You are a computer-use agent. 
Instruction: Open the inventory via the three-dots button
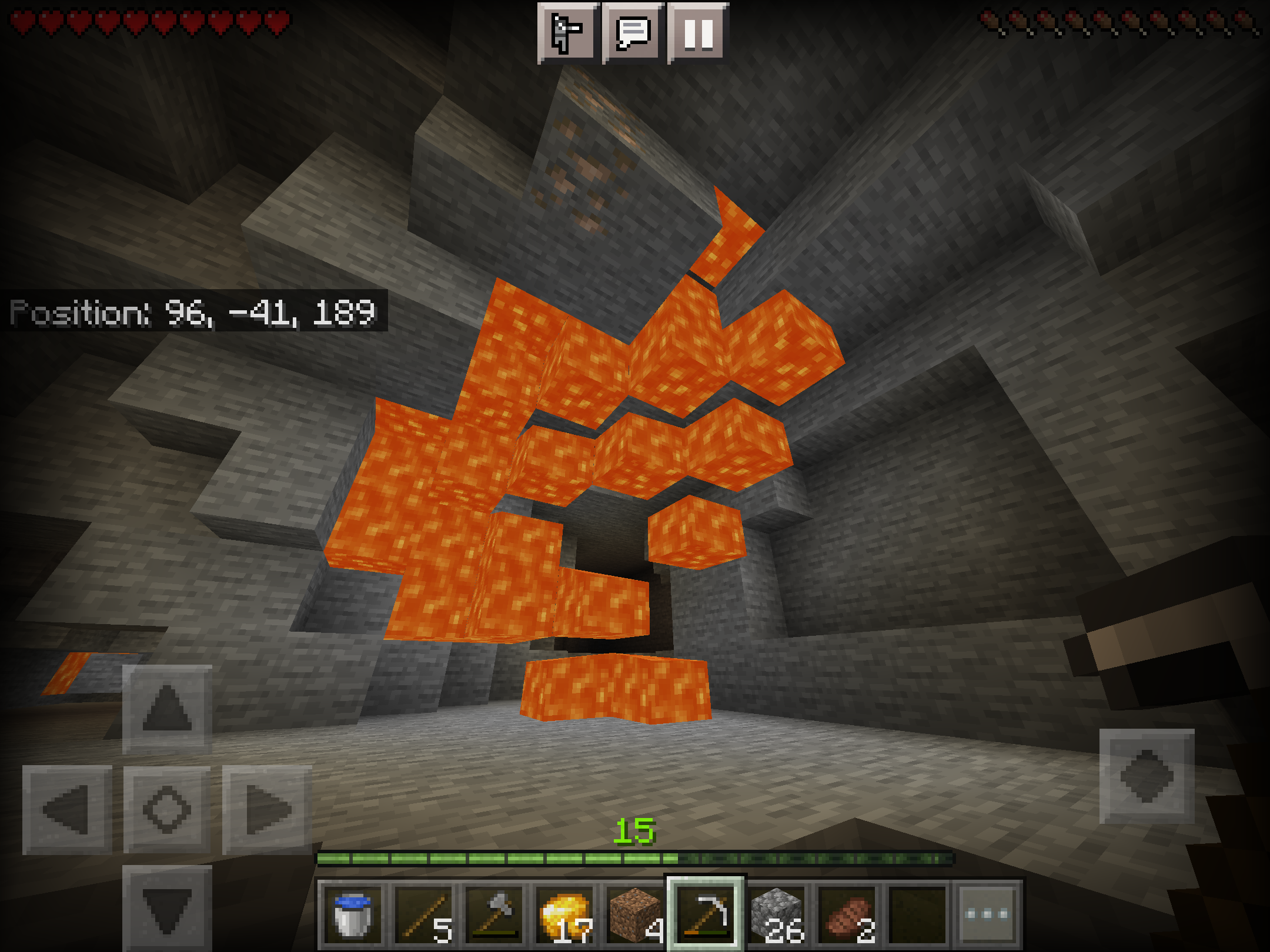[x=988, y=914]
